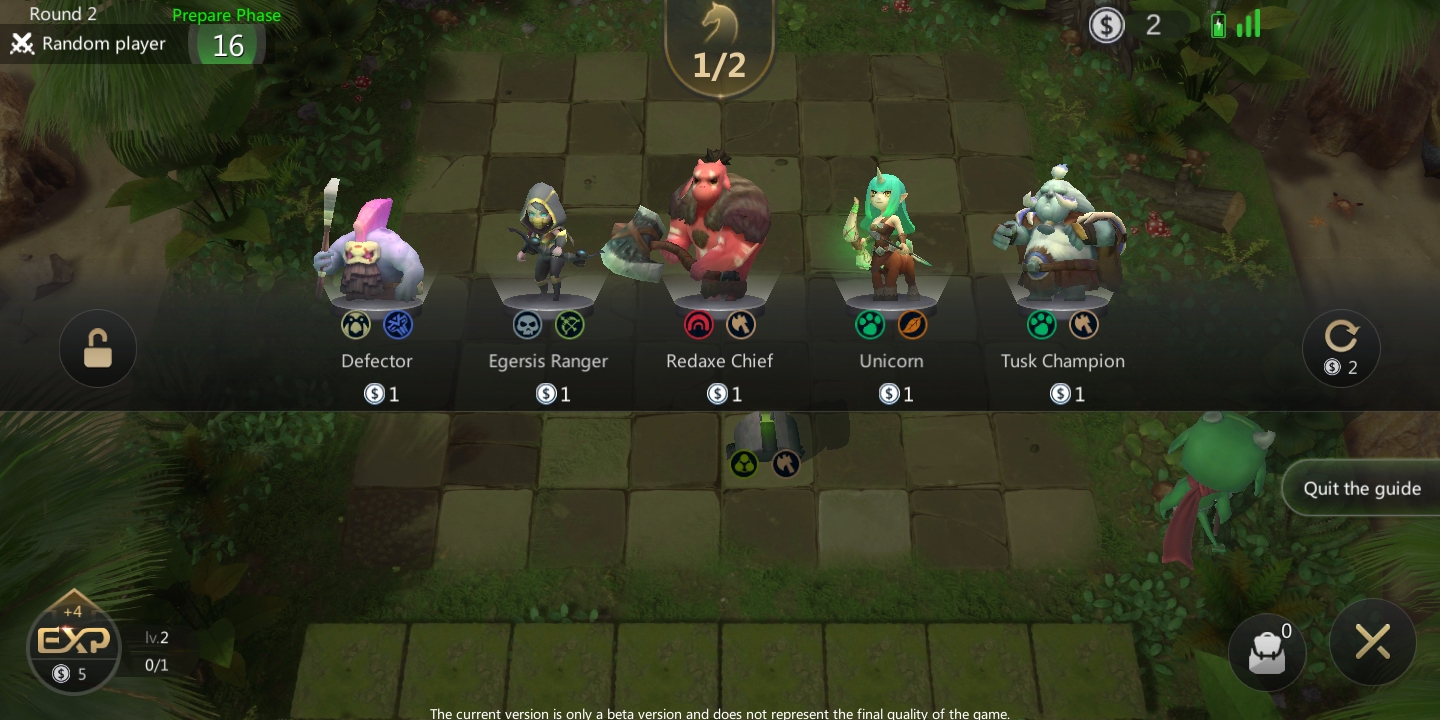The width and height of the screenshot is (1440, 720).
Task: Click the Warrior synergy icon under Tusk Champion
Action: coord(1084,324)
